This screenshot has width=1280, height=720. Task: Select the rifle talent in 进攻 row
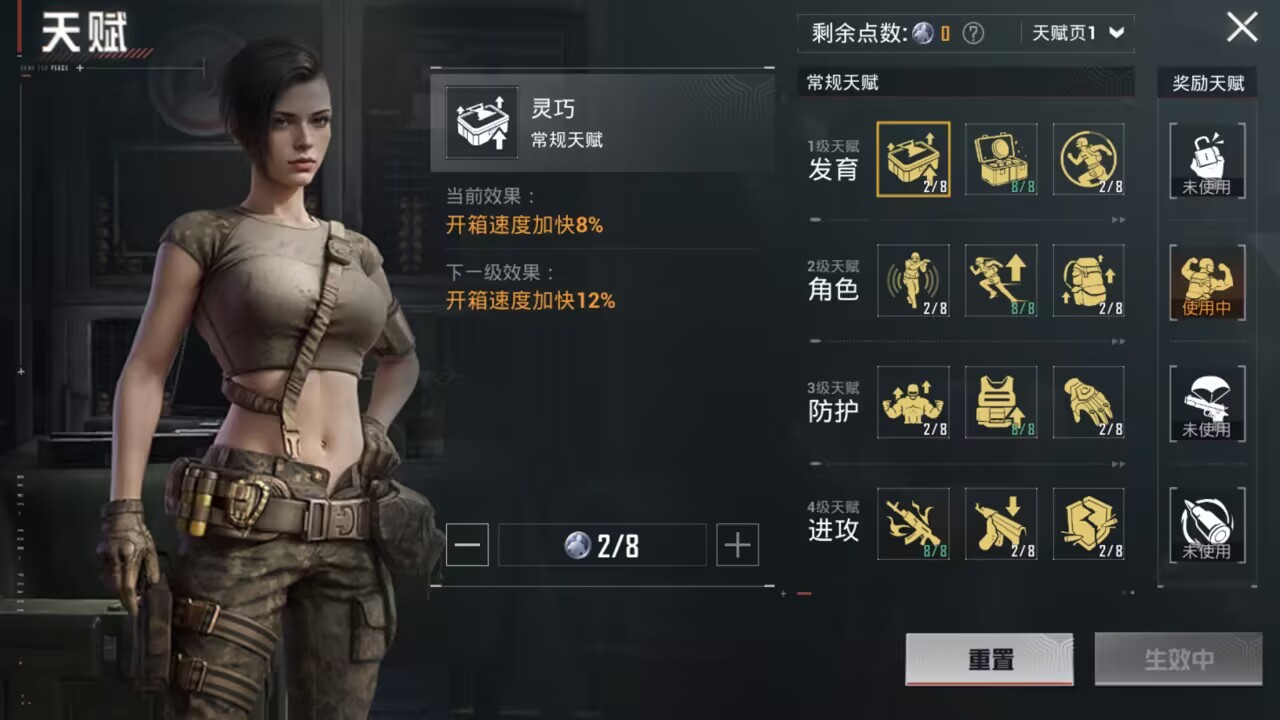coord(913,523)
